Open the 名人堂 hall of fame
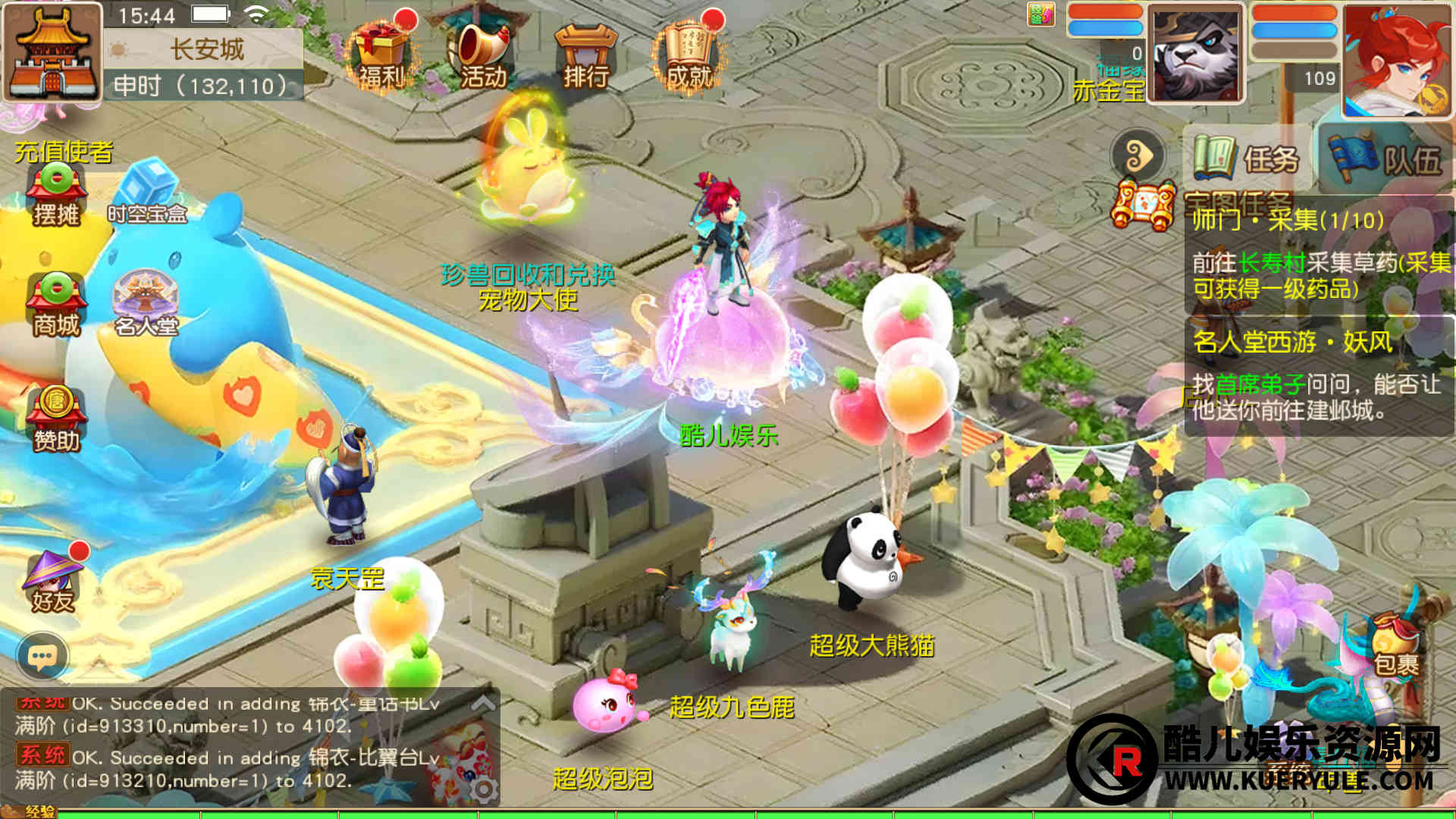This screenshot has width=1456, height=819. [x=146, y=305]
